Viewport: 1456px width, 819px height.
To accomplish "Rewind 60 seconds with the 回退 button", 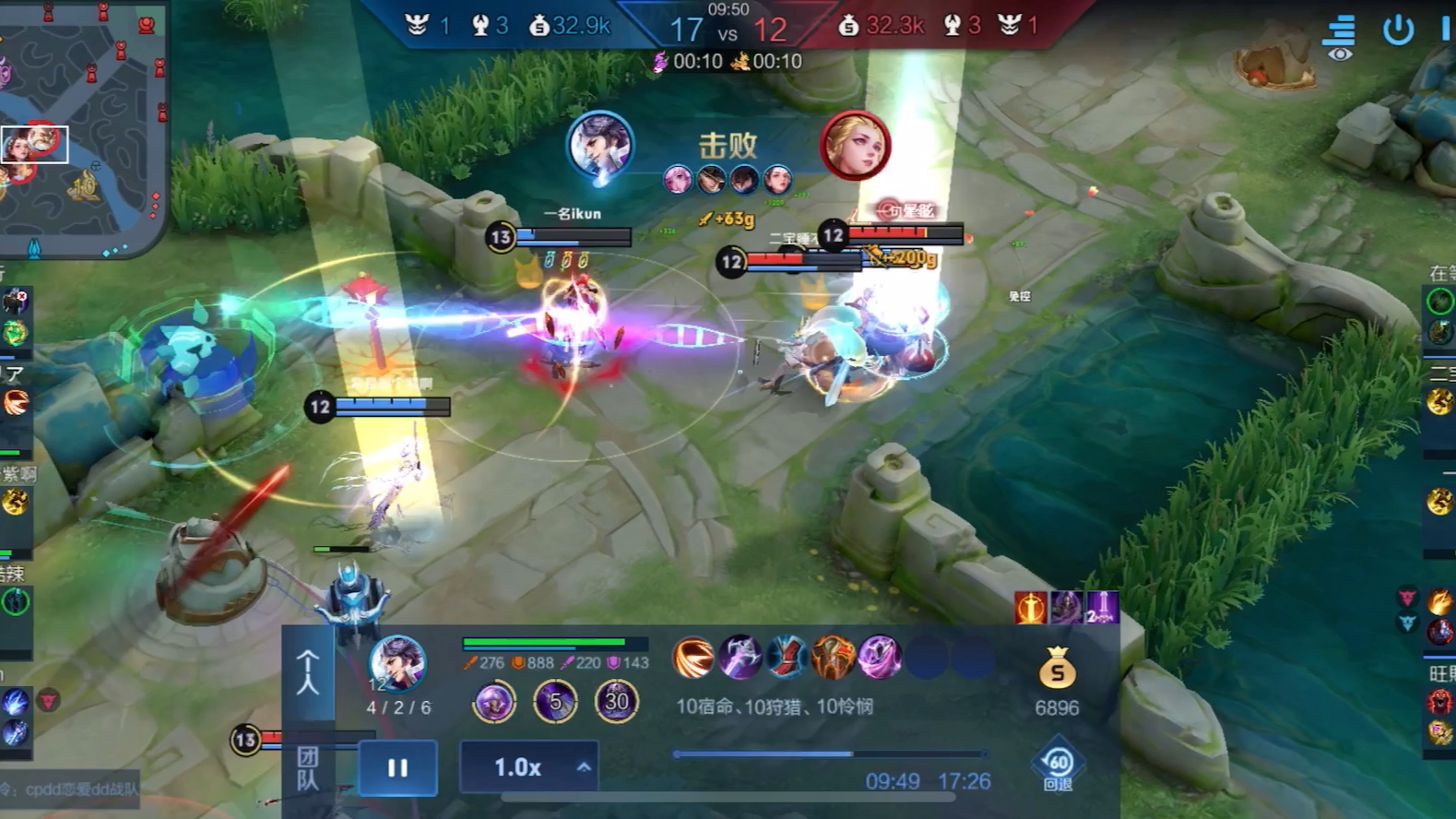I will pos(1057,767).
